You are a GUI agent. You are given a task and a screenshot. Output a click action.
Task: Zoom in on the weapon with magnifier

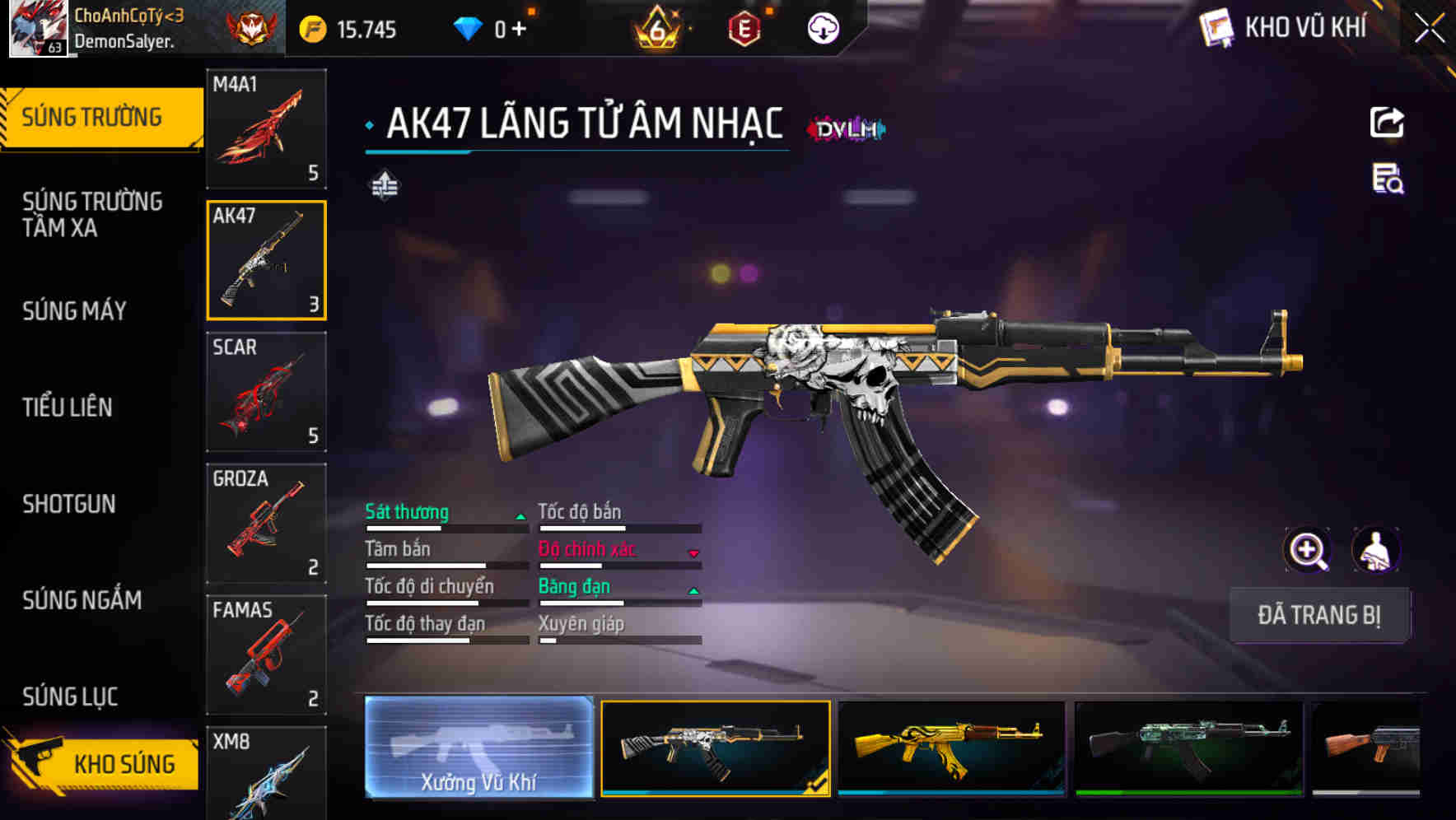pyautogui.click(x=1307, y=550)
